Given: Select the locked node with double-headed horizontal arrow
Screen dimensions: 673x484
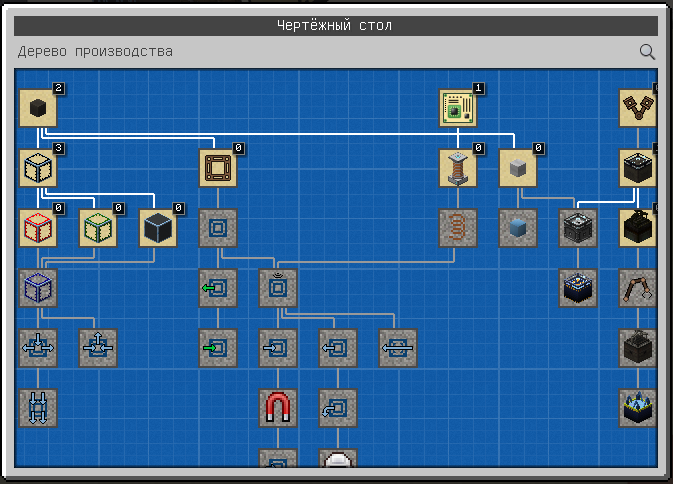Looking at the screenshot, I should point(398,348).
